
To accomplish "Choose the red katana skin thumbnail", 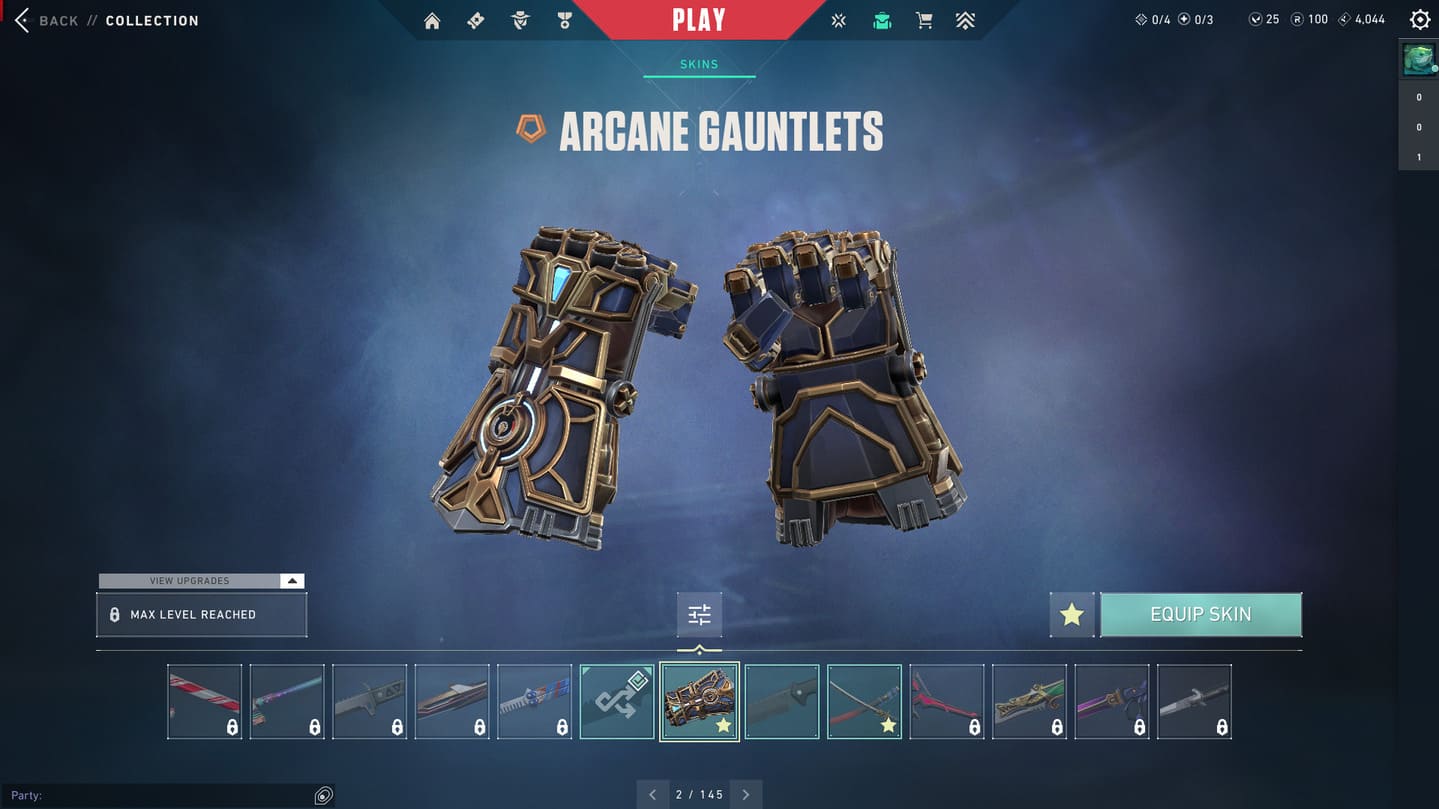I will tap(864, 702).
